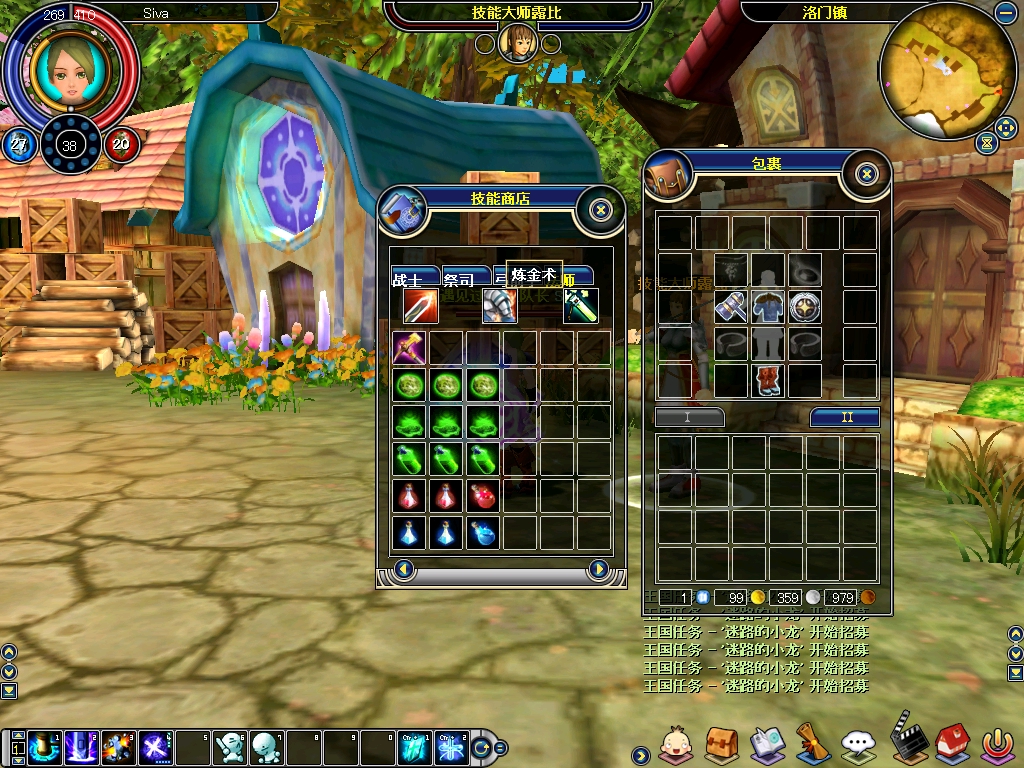This screenshot has height=768, width=1024.
Task: Select the equipped red boots slot
Action: click(768, 381)
